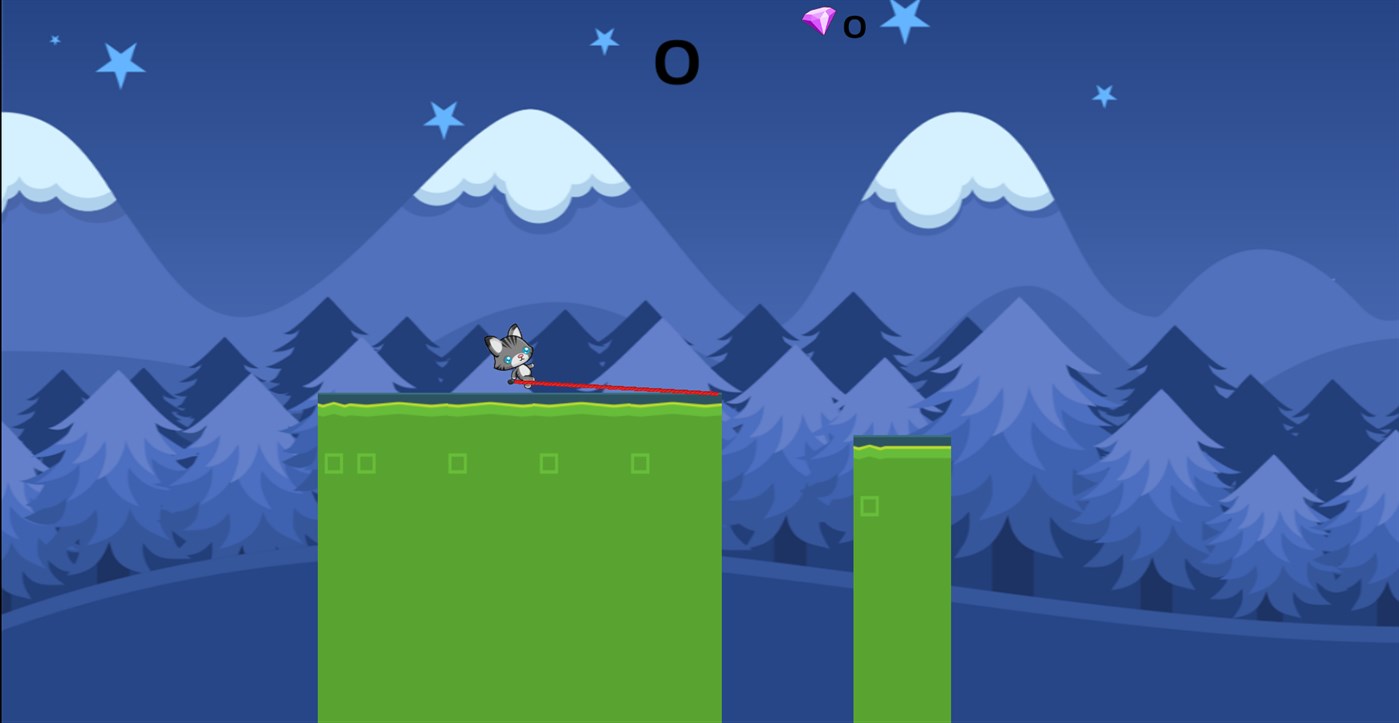Click the star on the right side sky

click(1104, 95)
